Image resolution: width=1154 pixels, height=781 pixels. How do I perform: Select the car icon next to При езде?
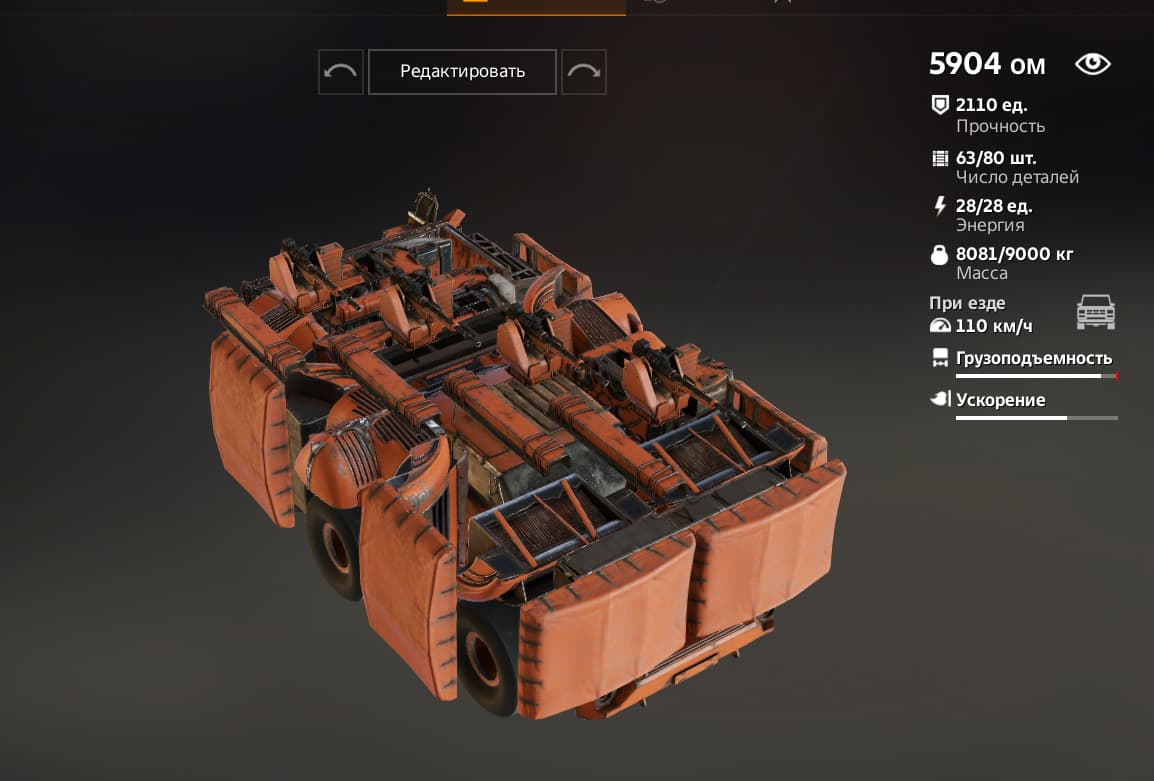point(1095,312)
